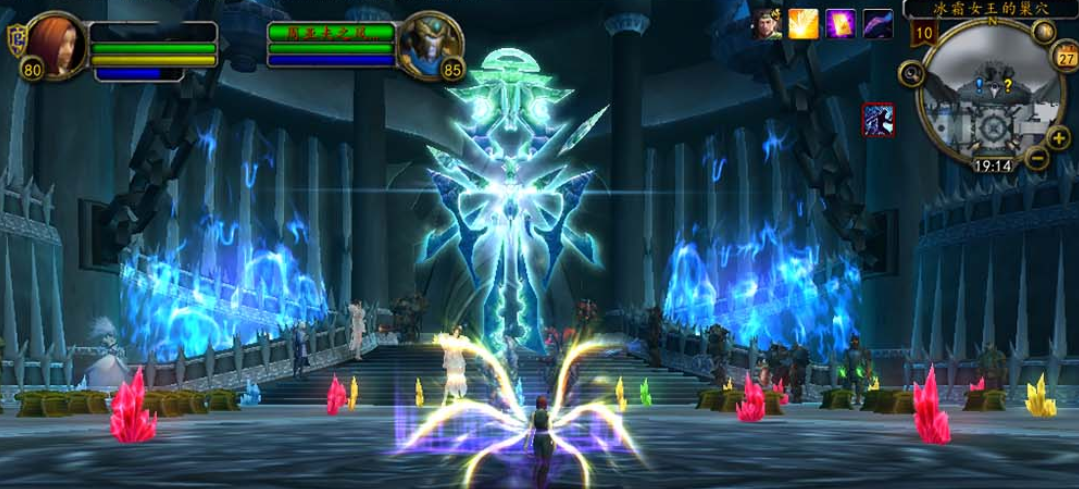The image size is (1079, 489).
Task: Select the dark purple feather buff
Action: point(877,23)
